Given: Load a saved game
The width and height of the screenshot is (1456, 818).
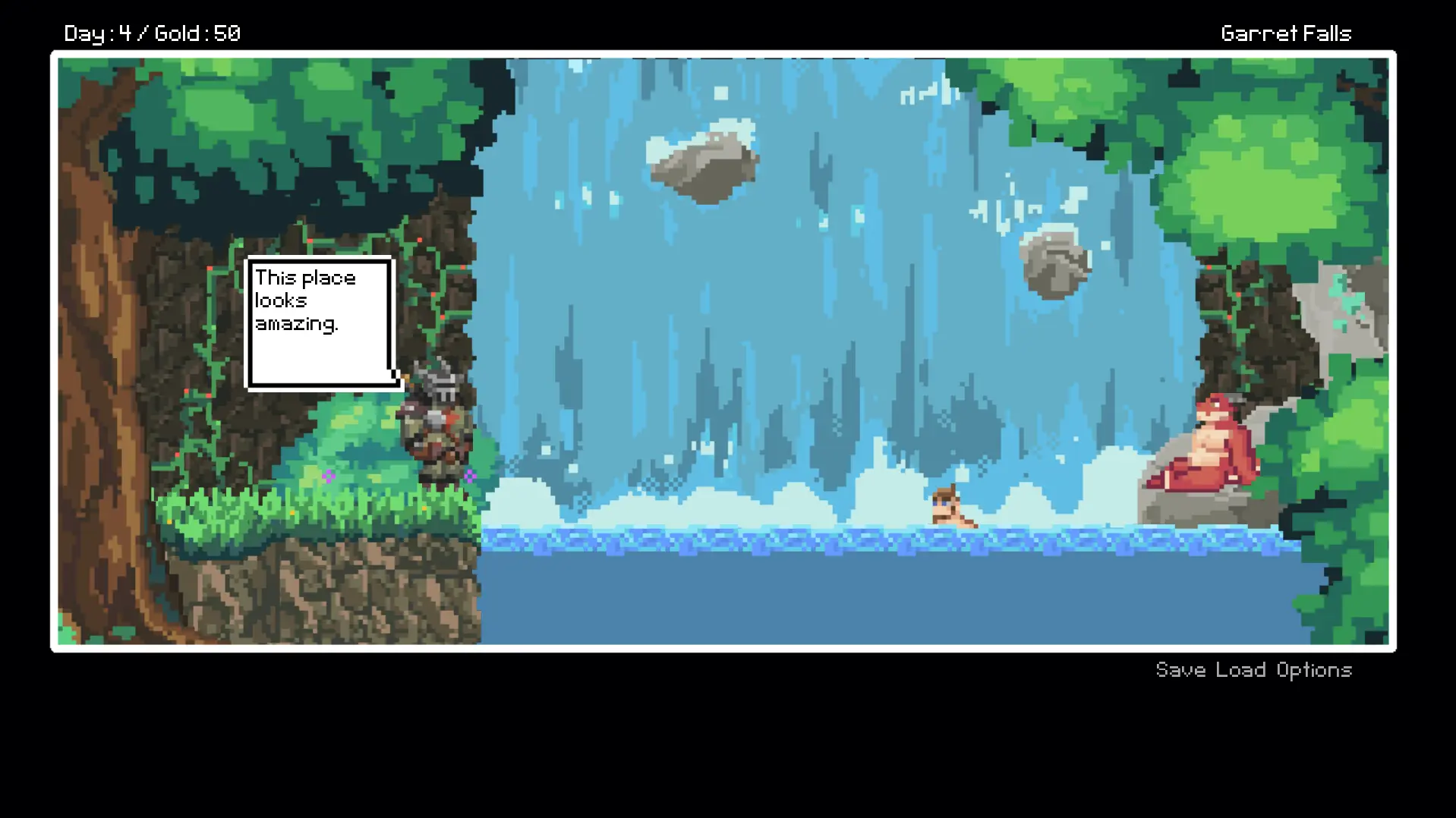Looking at the screenshot, I should coord(1240,670).
